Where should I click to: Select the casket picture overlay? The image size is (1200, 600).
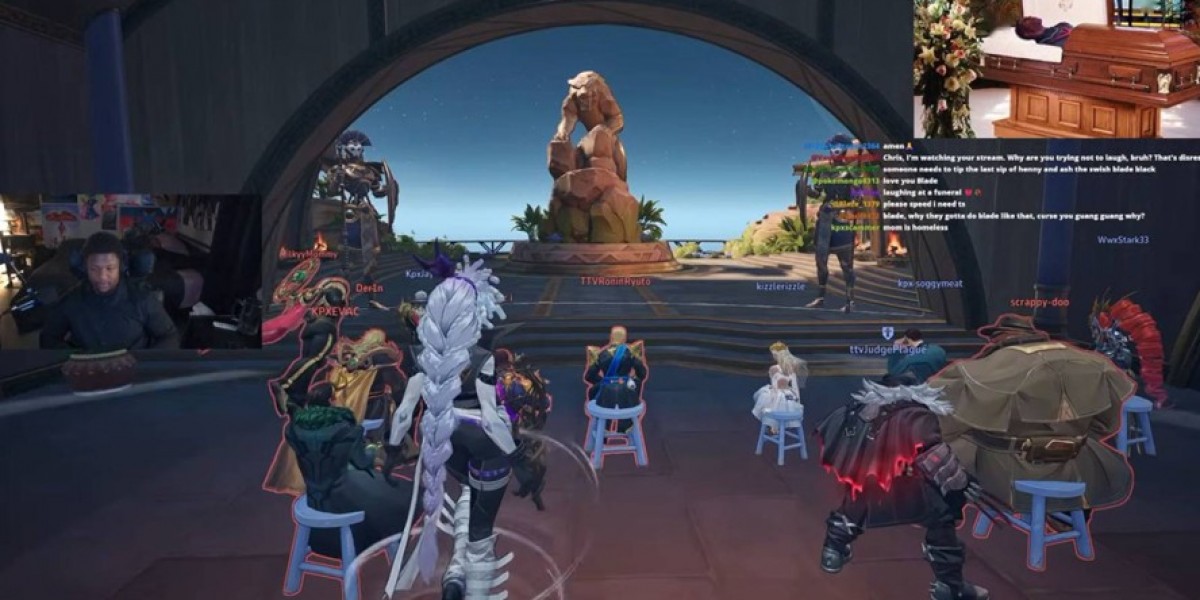[1055, 68]
